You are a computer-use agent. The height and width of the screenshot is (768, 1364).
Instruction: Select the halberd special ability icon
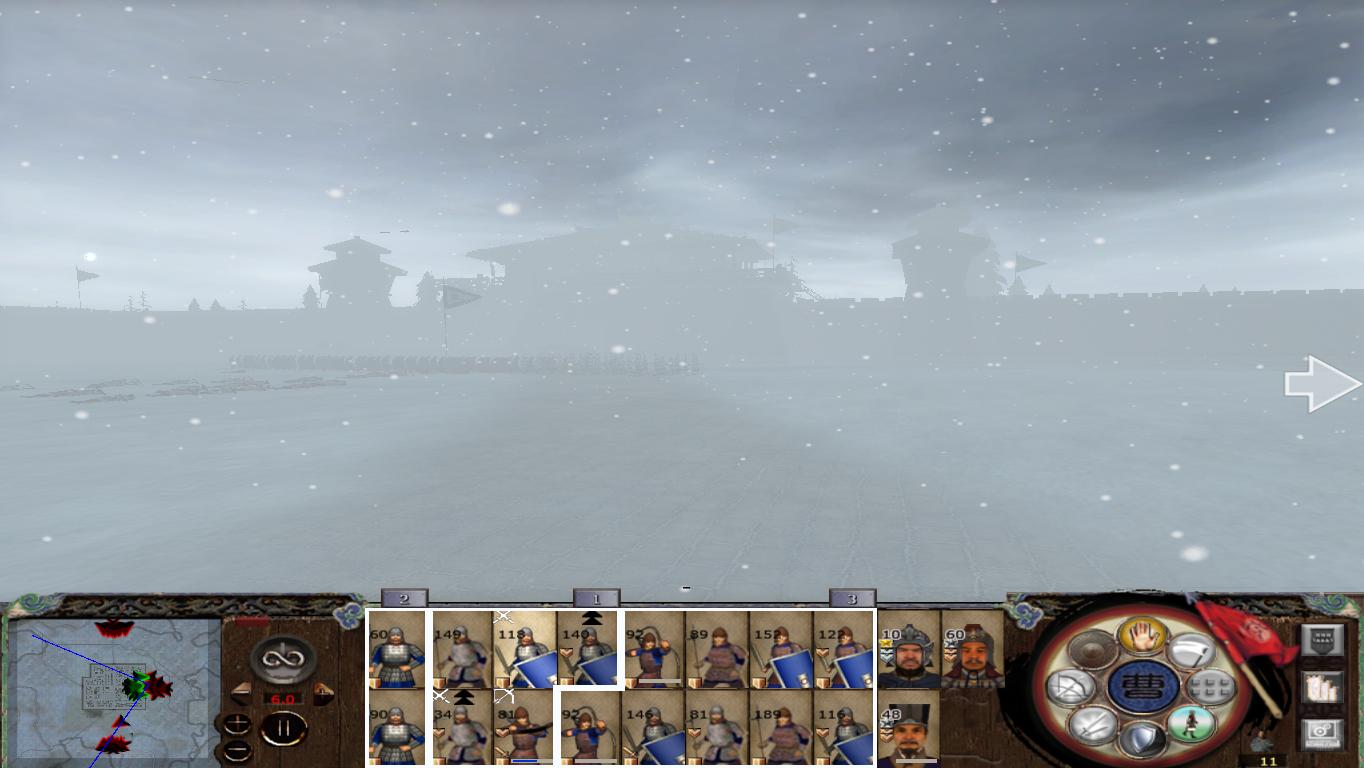(1195, 652)
